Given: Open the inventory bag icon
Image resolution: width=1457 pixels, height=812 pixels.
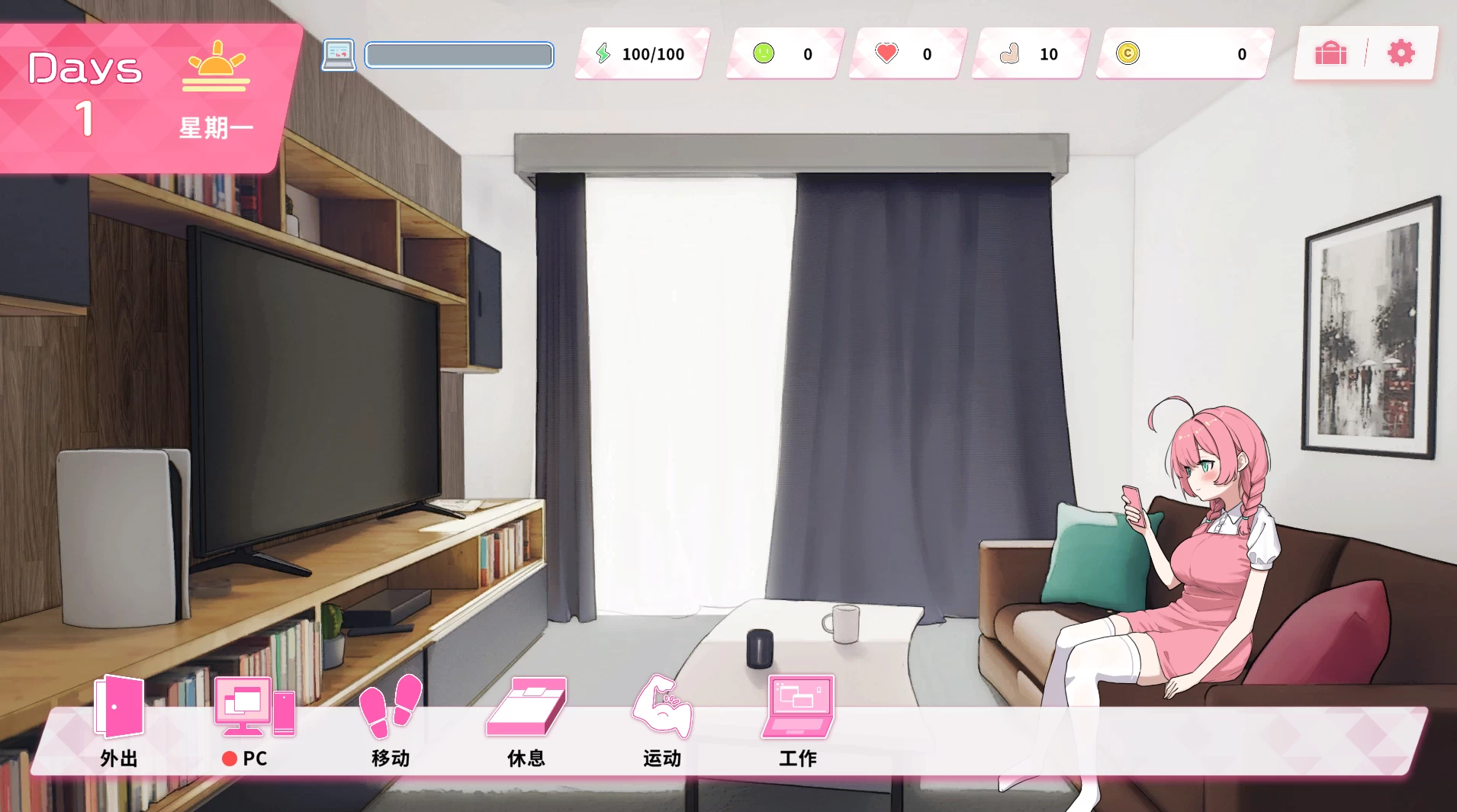Looking at the screenshot, I should pyautogui.click(x=1330, y=53).
